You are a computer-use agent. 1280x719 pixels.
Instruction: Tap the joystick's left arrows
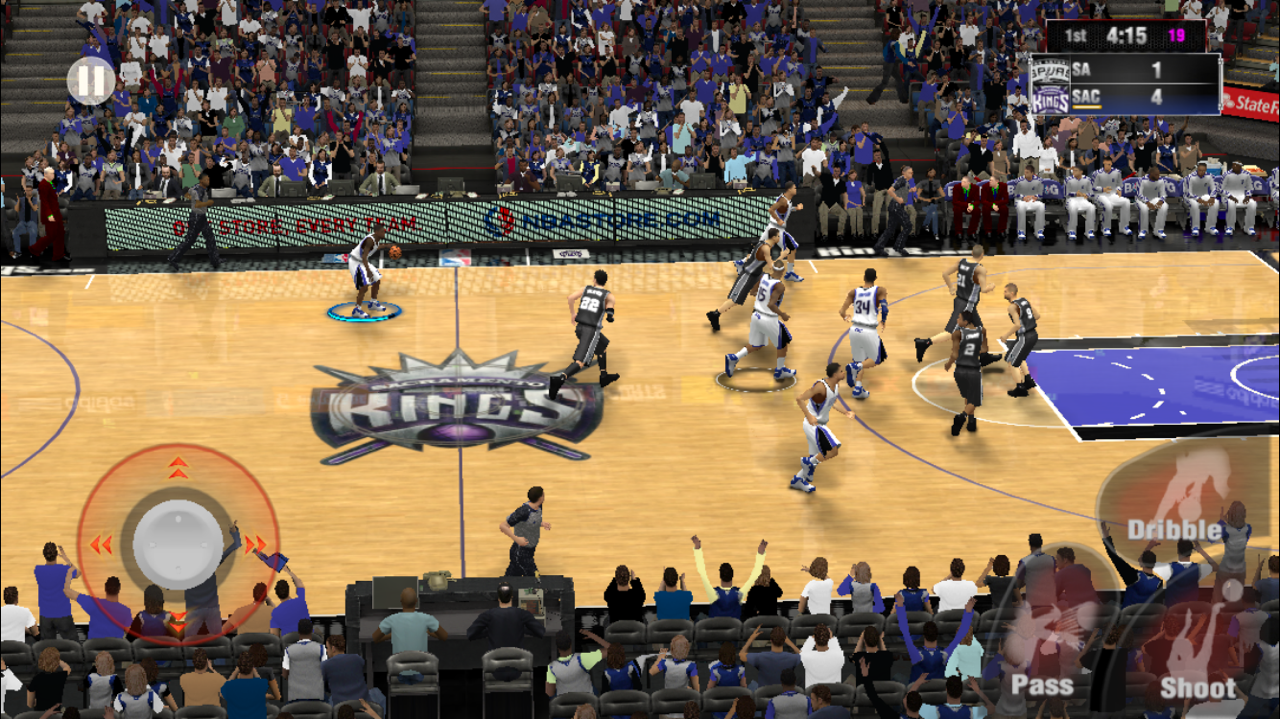coord(100,545)
